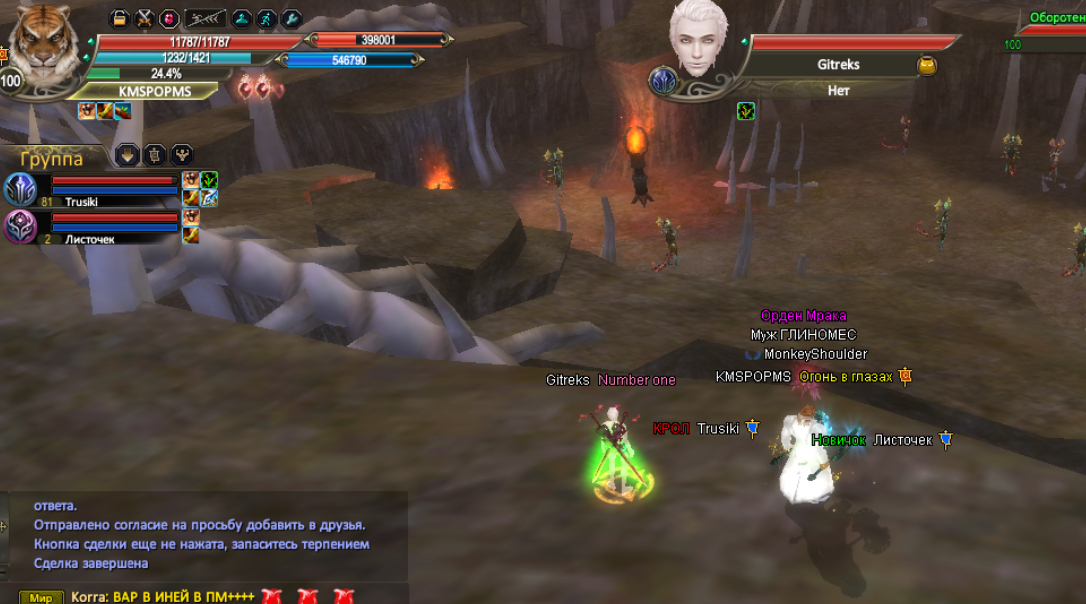
Task: Click the meditating figure icon
Action: pyautogui.click(x=241, y=18)
